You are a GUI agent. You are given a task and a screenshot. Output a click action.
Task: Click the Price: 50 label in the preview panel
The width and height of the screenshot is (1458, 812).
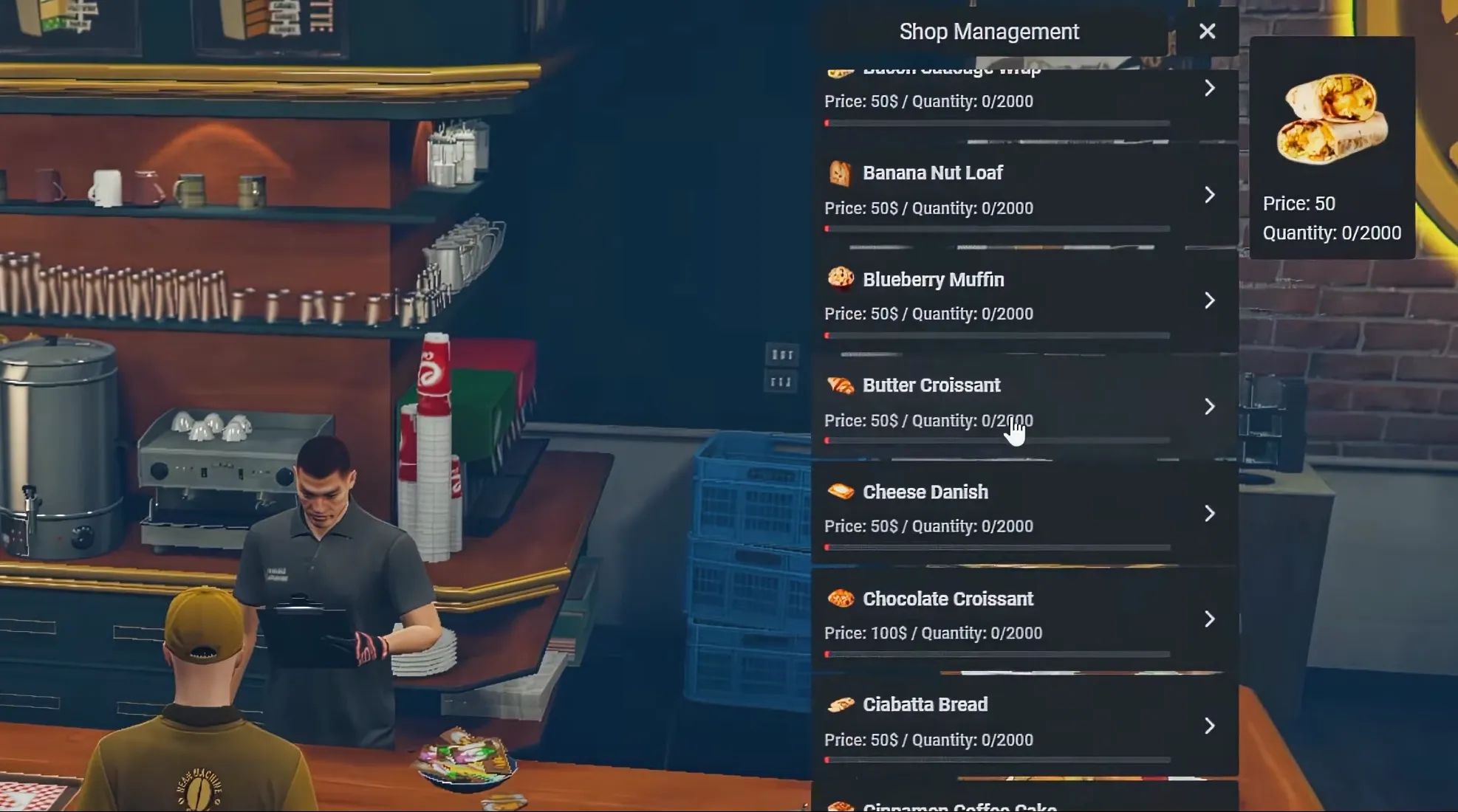1299,204
